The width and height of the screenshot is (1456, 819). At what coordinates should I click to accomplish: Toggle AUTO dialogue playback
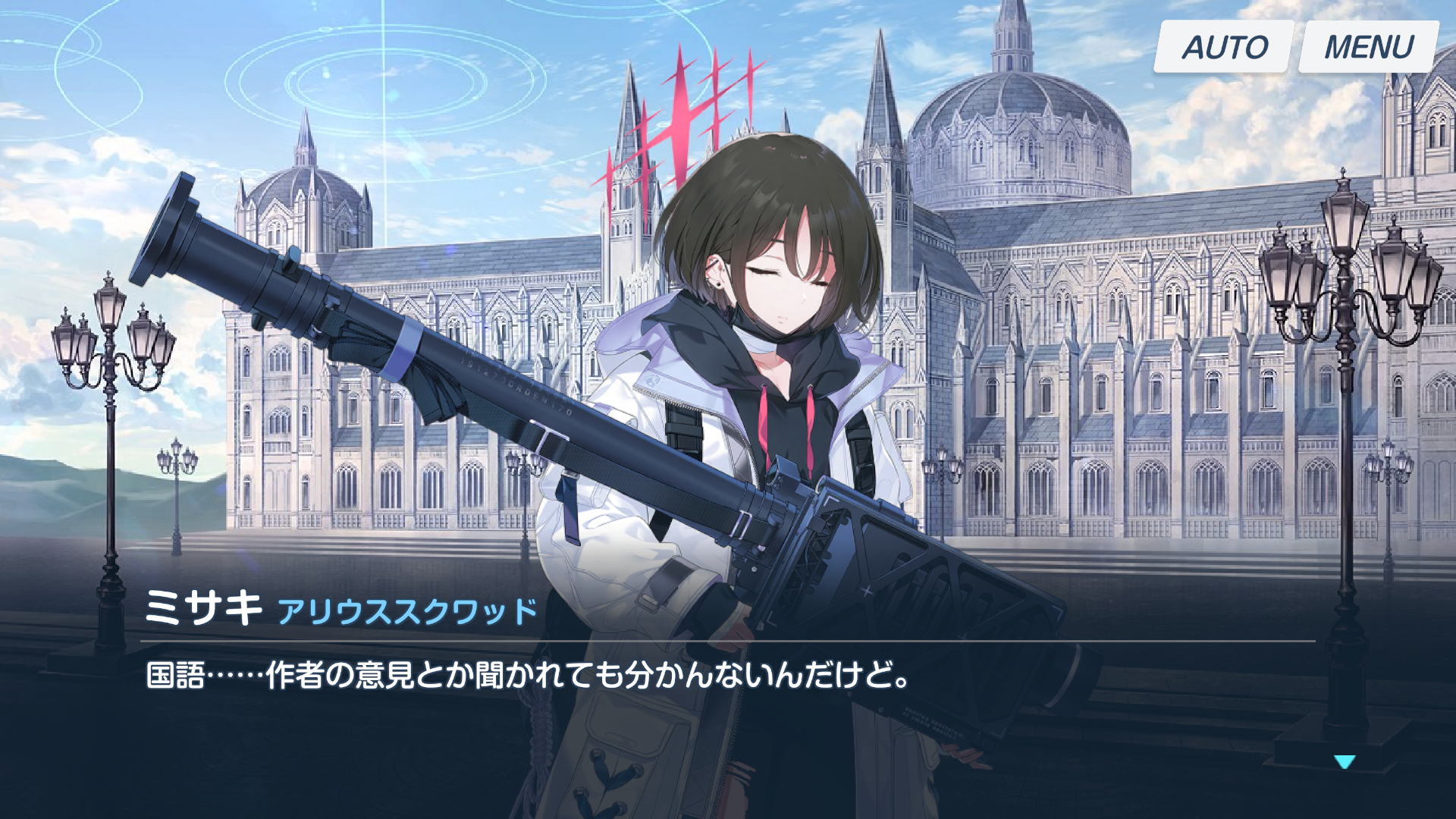pyautogui.click(x=1224, y=47)
